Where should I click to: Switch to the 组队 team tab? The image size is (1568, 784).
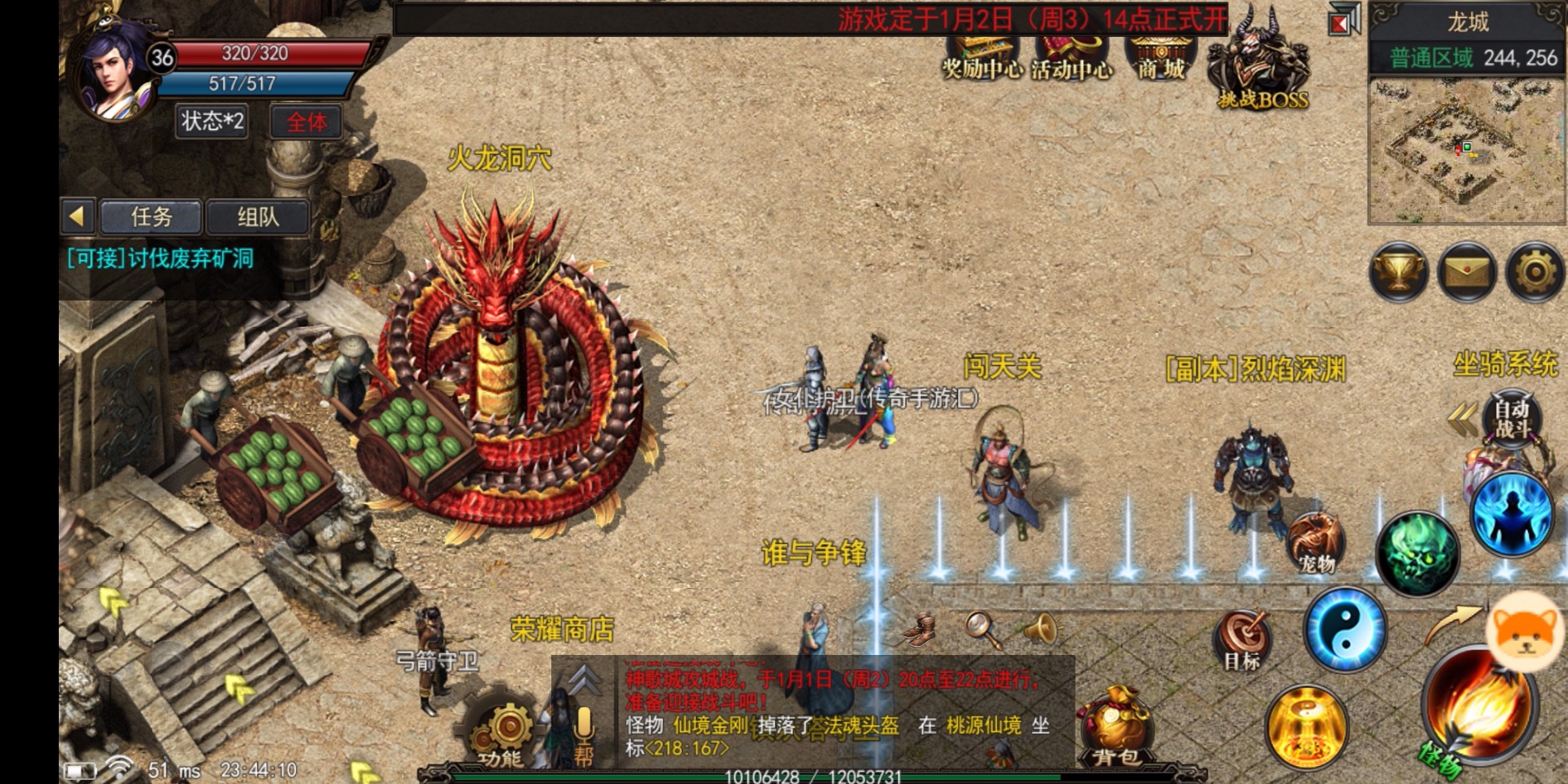tap(258, 217)
